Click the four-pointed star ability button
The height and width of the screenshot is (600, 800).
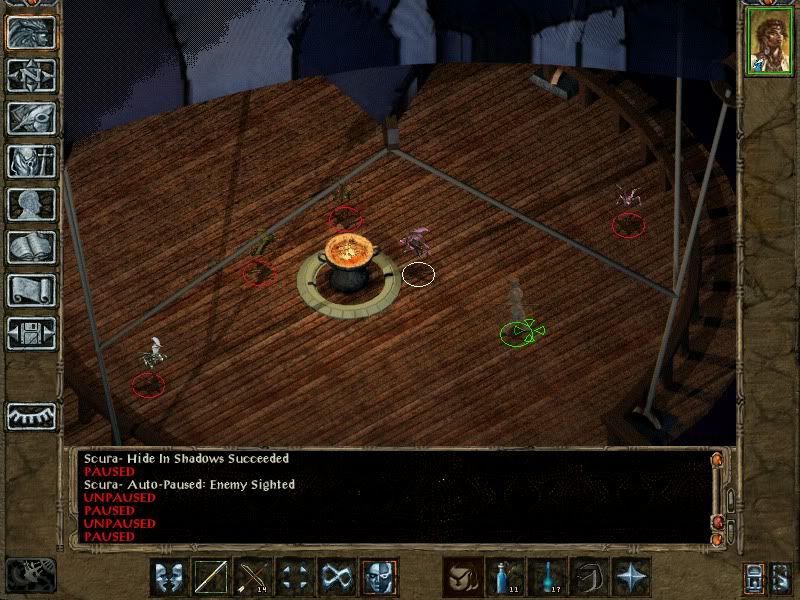pyautogui.click(x=632, y=577)
